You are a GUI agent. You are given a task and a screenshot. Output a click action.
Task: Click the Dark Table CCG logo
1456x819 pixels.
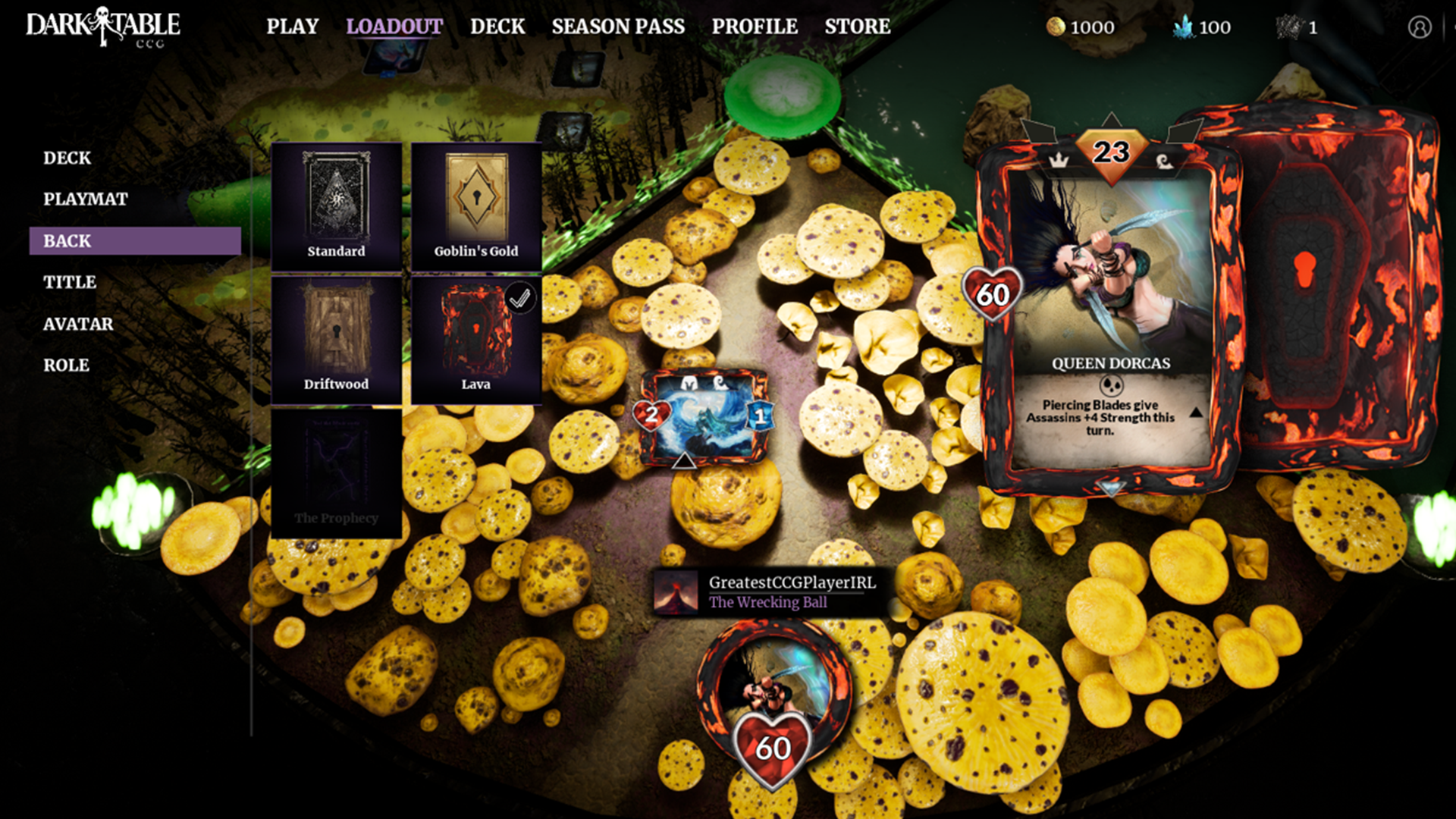pos(102,25)
